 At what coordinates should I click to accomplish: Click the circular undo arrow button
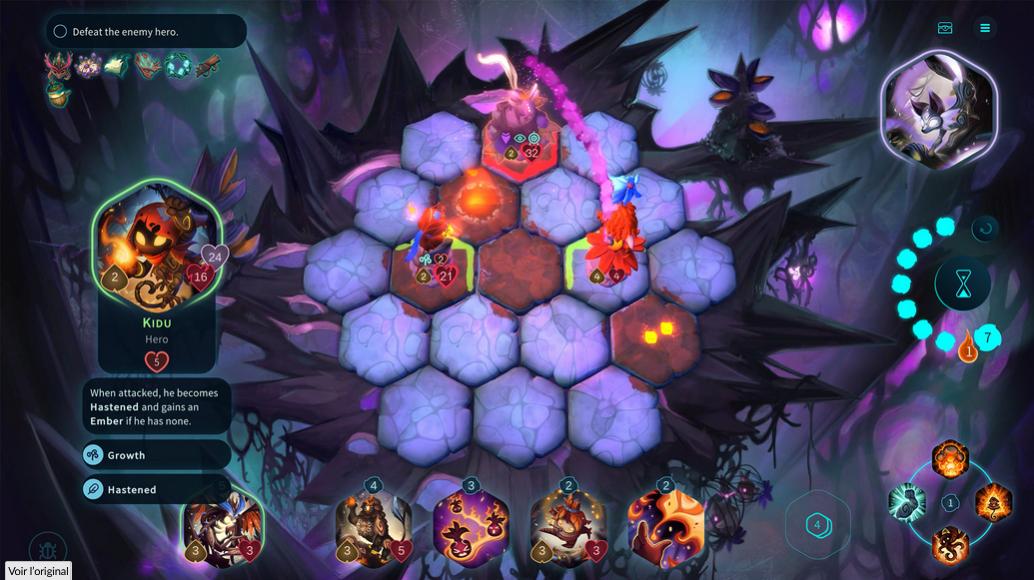tap(985, 229)
